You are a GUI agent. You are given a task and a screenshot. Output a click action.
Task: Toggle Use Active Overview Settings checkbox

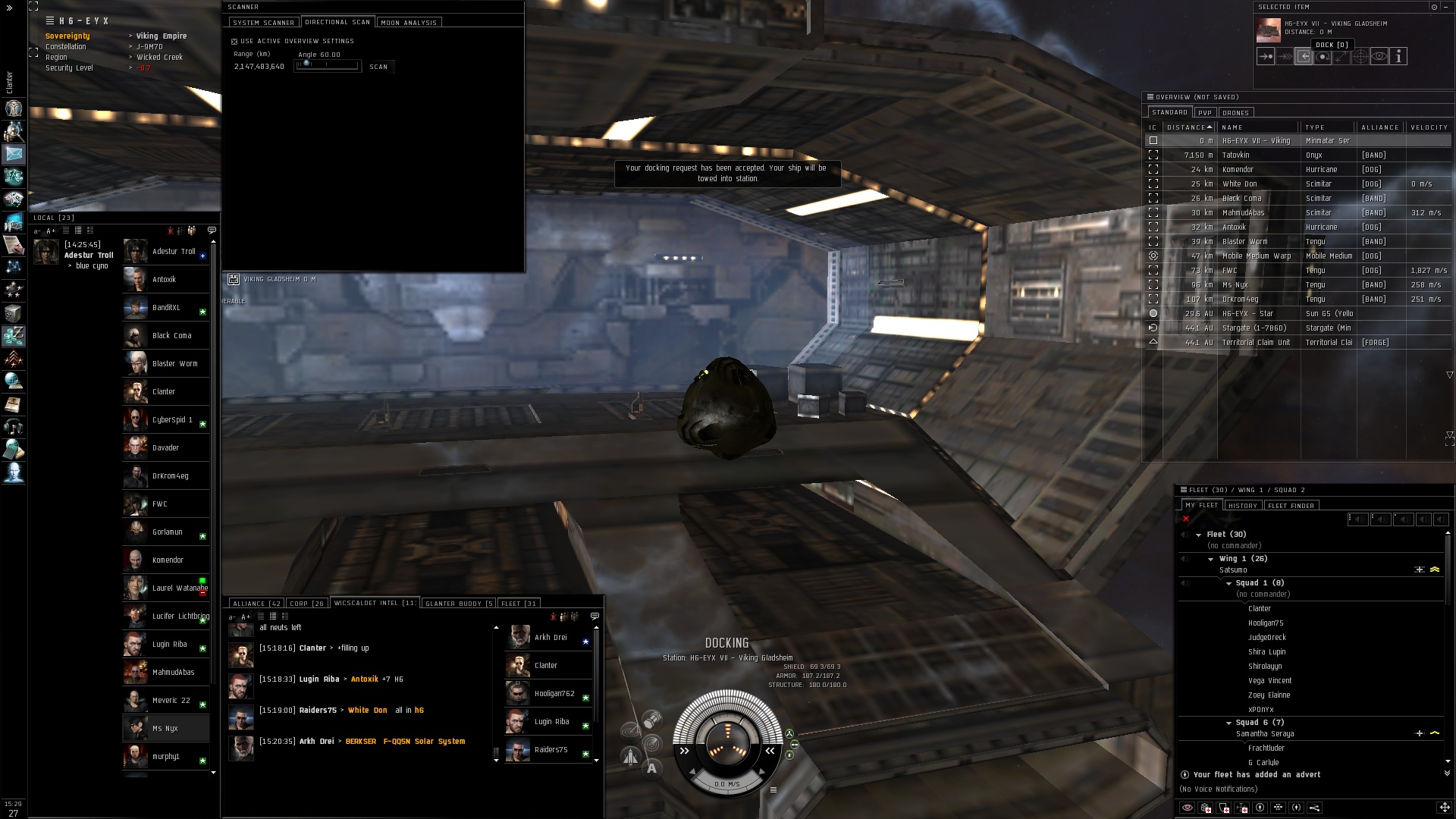click(234, 42)
